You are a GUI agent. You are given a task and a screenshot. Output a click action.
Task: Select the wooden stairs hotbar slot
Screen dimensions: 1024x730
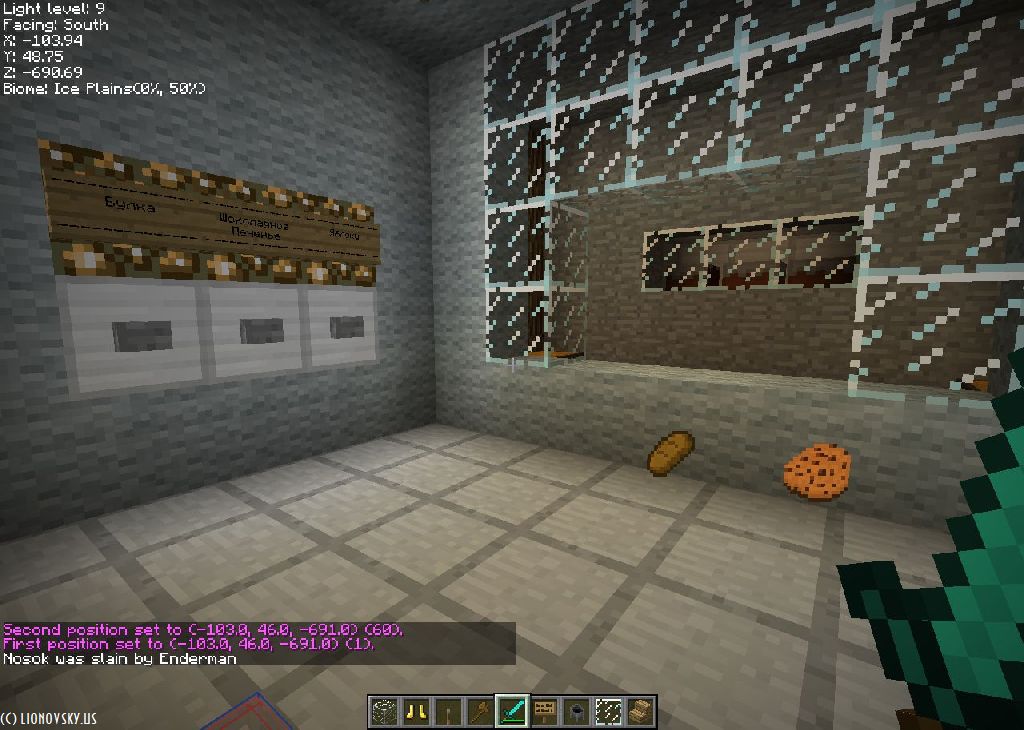[x=640, y=711]
